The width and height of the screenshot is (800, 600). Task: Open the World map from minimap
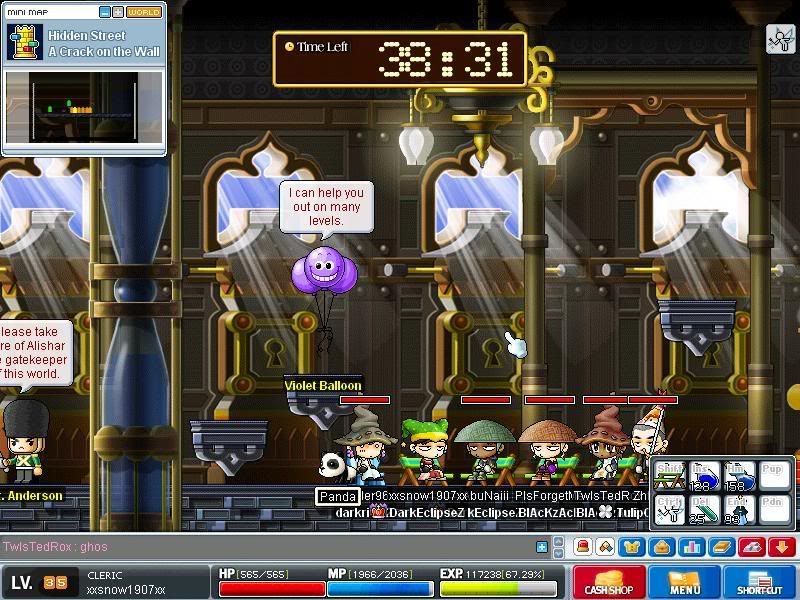(x=144, y=12)
